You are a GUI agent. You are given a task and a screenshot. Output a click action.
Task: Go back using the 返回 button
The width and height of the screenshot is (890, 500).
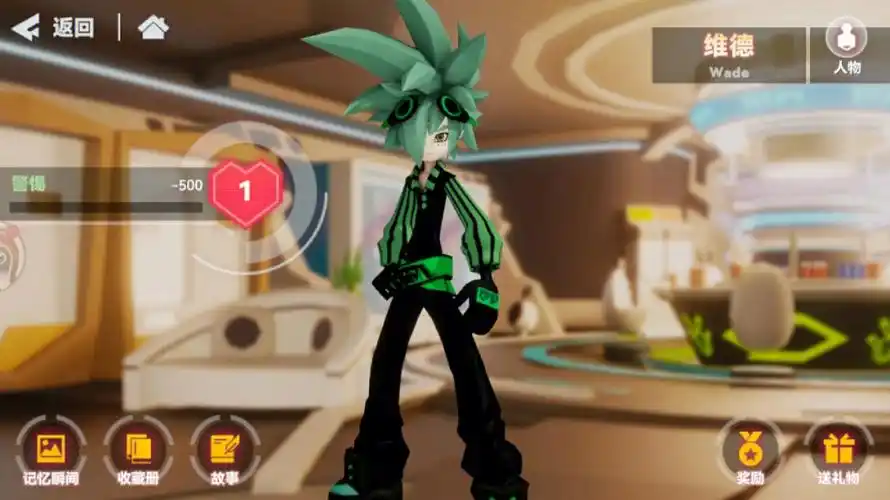tap(53, 27)
